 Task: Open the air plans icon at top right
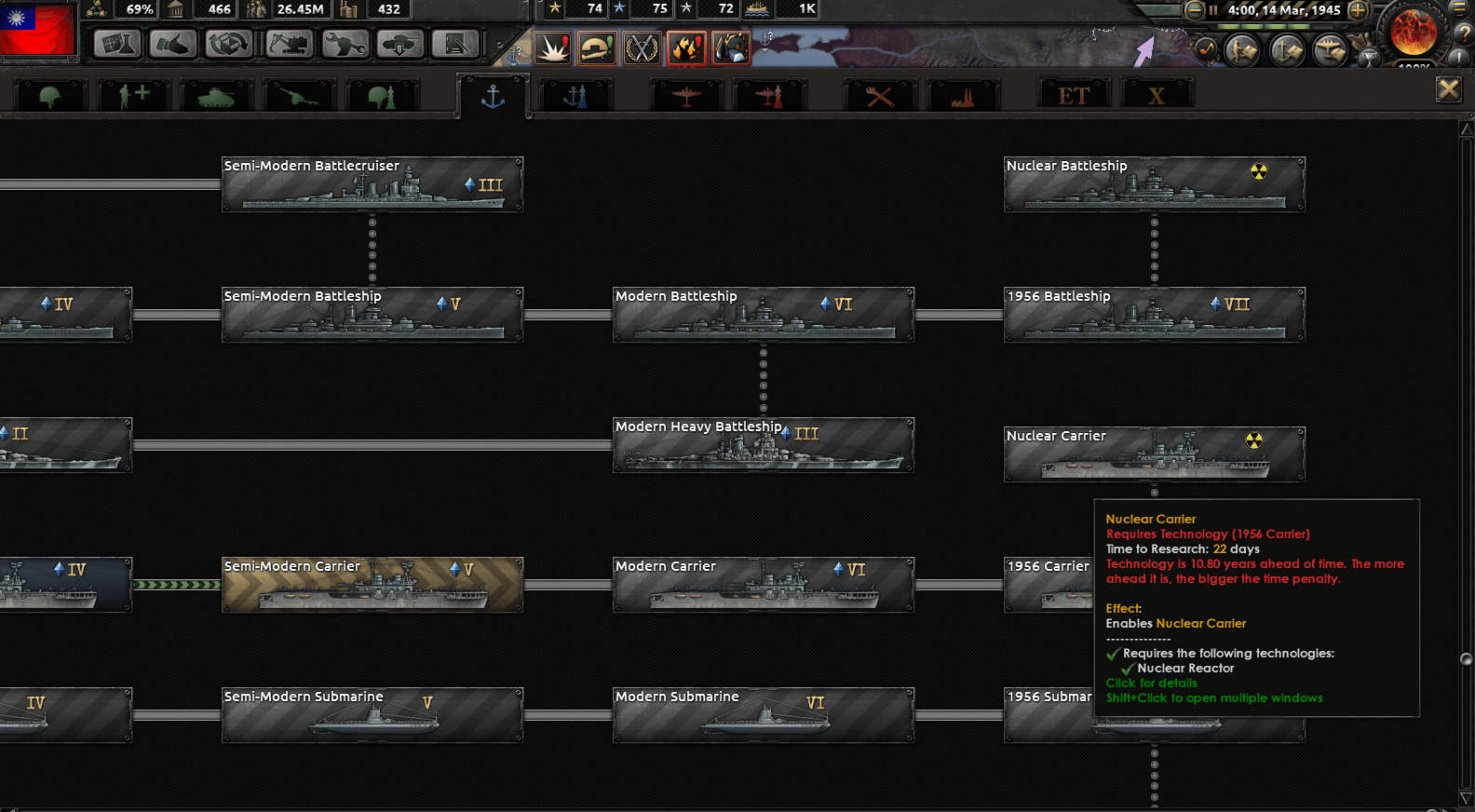(x=1329, y=48)
